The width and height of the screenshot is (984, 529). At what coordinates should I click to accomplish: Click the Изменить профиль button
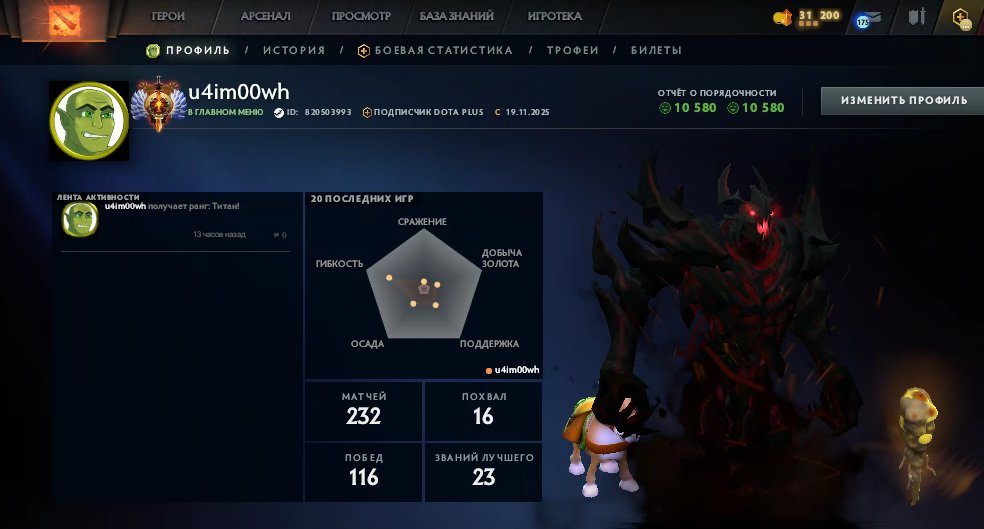(903, 100)
